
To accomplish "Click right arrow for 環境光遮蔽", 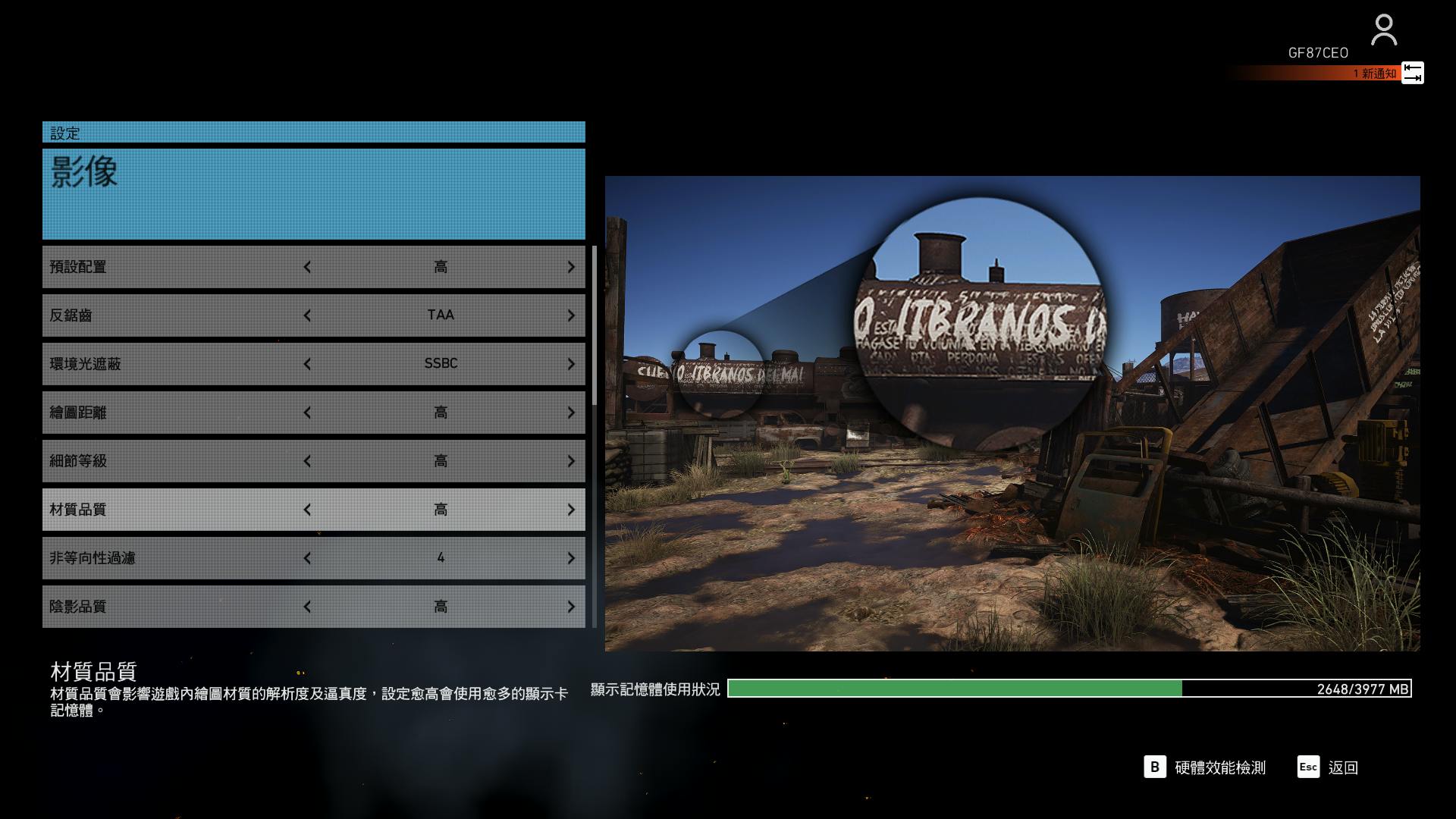I will (571, 364).
